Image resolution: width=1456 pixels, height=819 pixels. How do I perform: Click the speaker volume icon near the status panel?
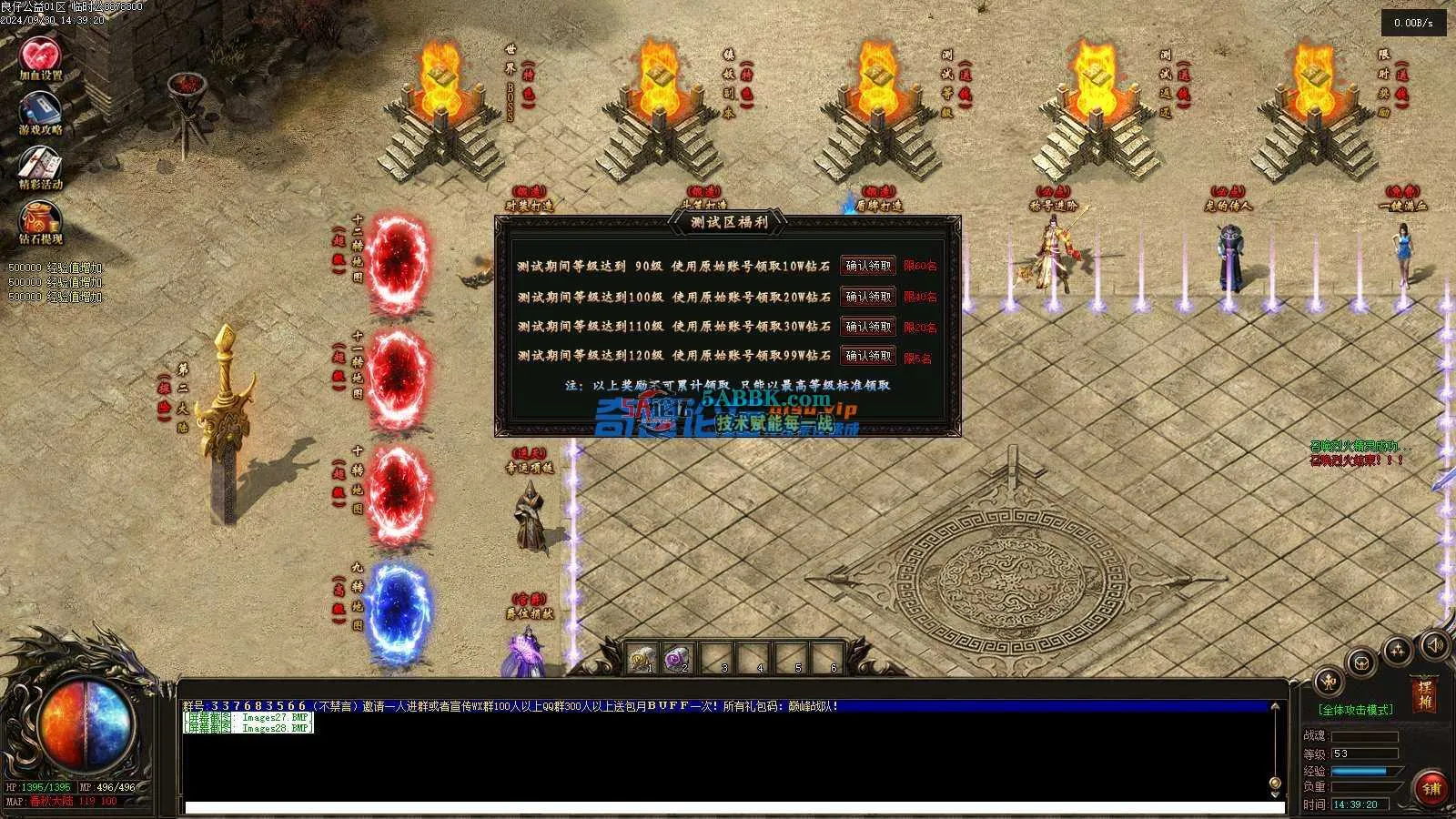(1434, 644)
